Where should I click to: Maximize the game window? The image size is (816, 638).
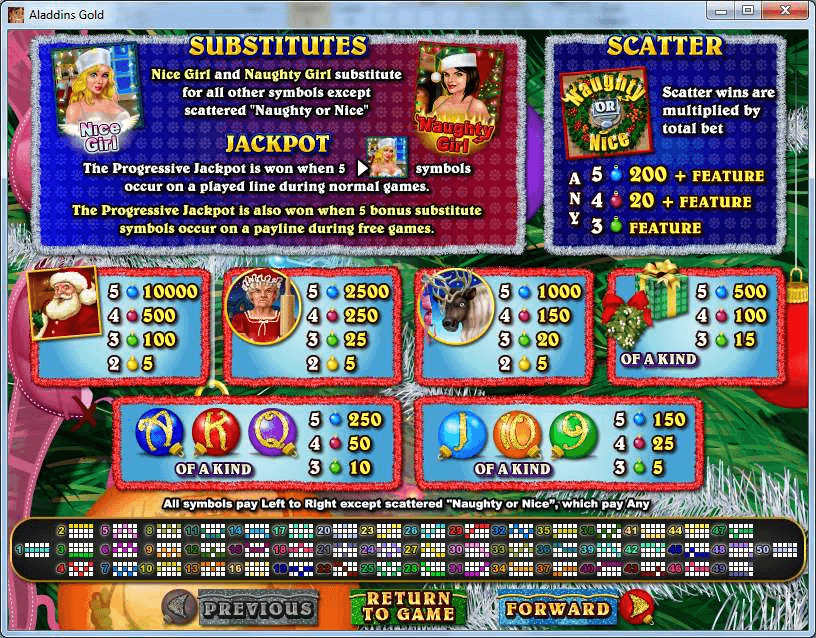(x=748, y=10)
